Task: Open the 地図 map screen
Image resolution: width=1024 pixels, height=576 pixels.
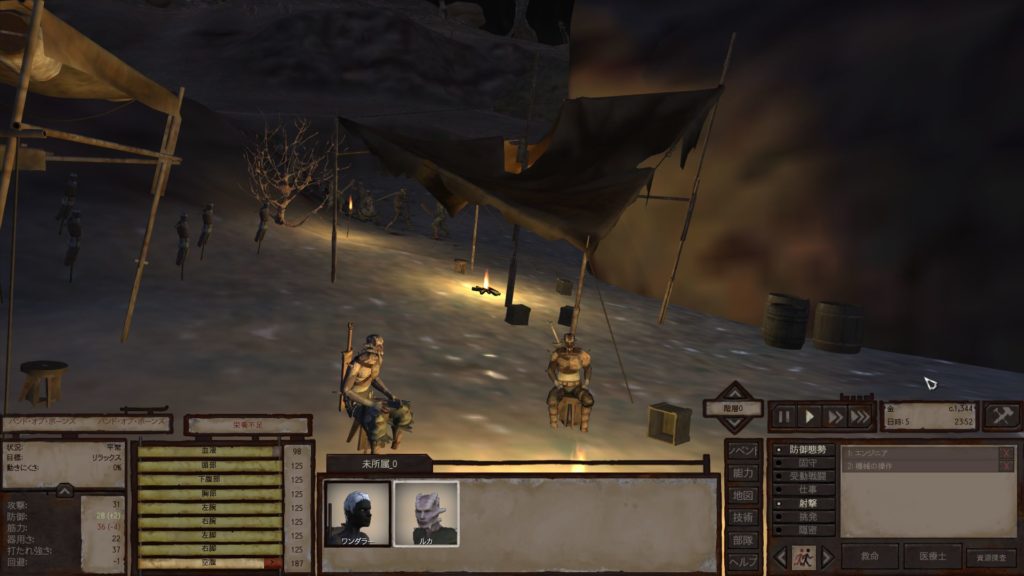Action: [743, 495]
